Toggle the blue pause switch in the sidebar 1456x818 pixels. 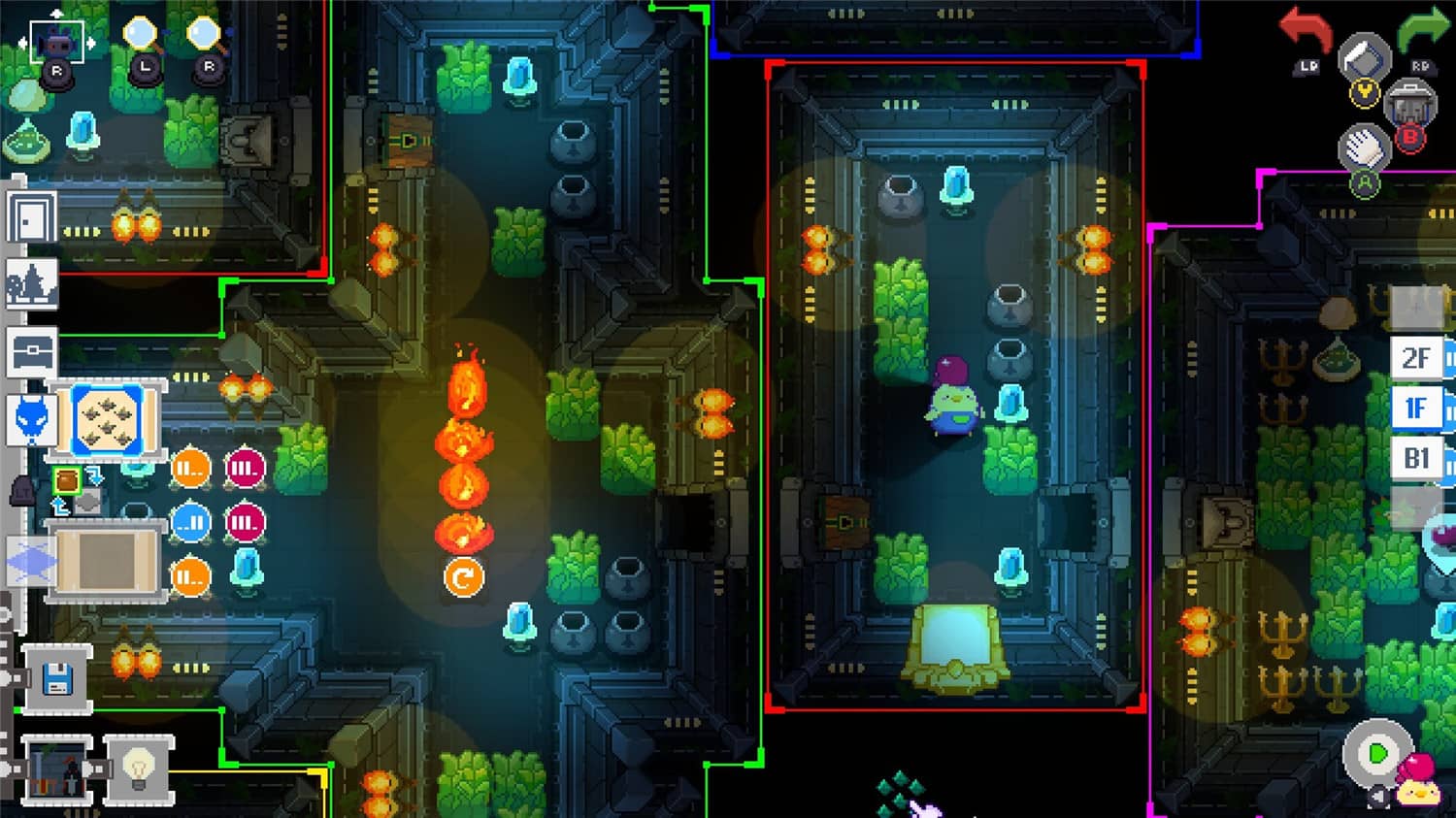(x=190, y=522)
